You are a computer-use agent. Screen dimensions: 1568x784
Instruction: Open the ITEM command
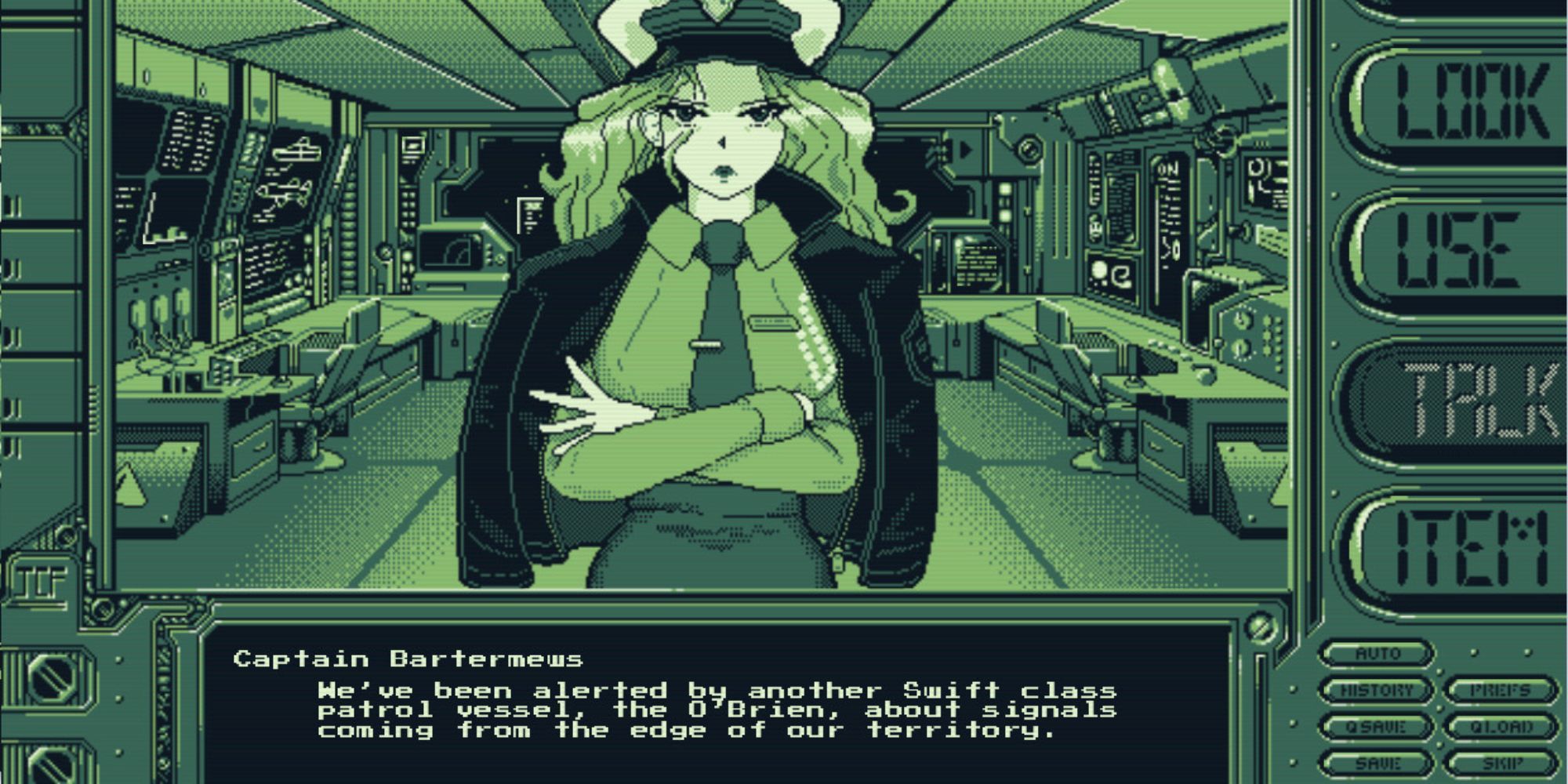point(1460,547)
